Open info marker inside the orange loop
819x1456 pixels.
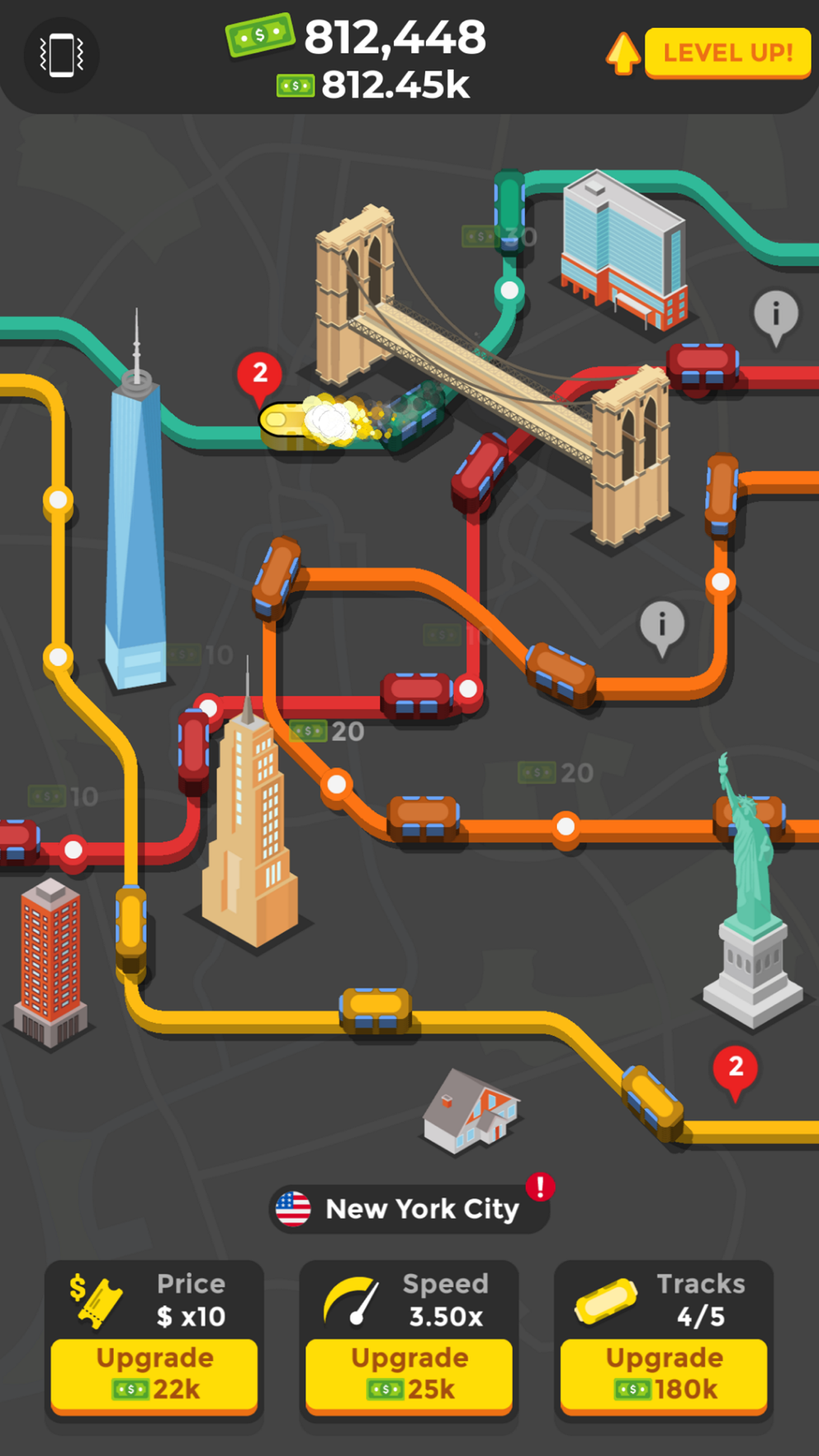tap(662, 625)
